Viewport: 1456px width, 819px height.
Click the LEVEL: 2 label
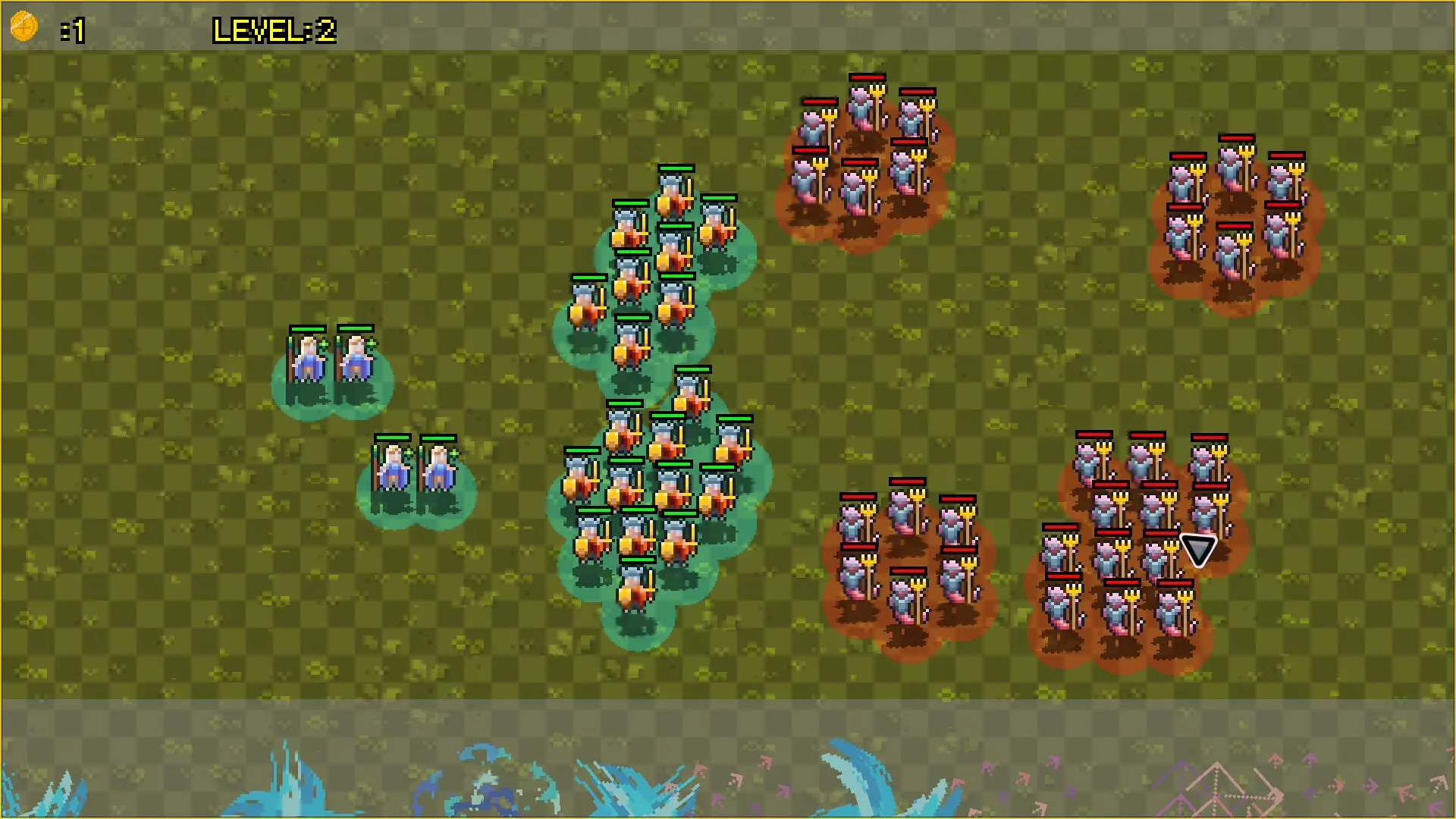click(273, 30)
